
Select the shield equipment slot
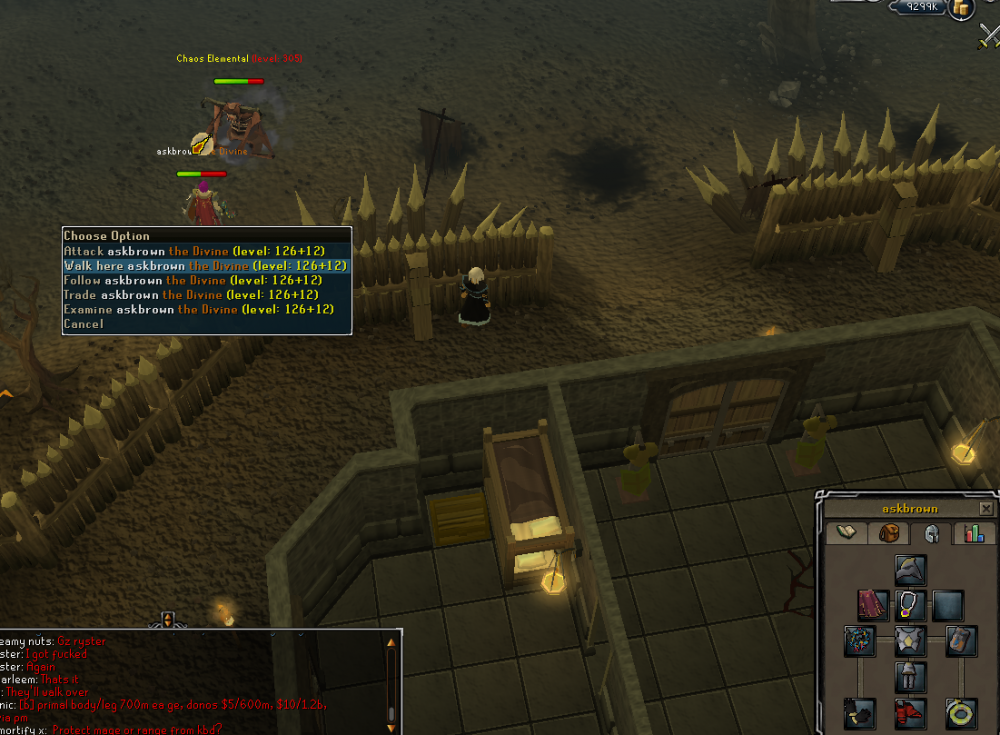point(961,641)
